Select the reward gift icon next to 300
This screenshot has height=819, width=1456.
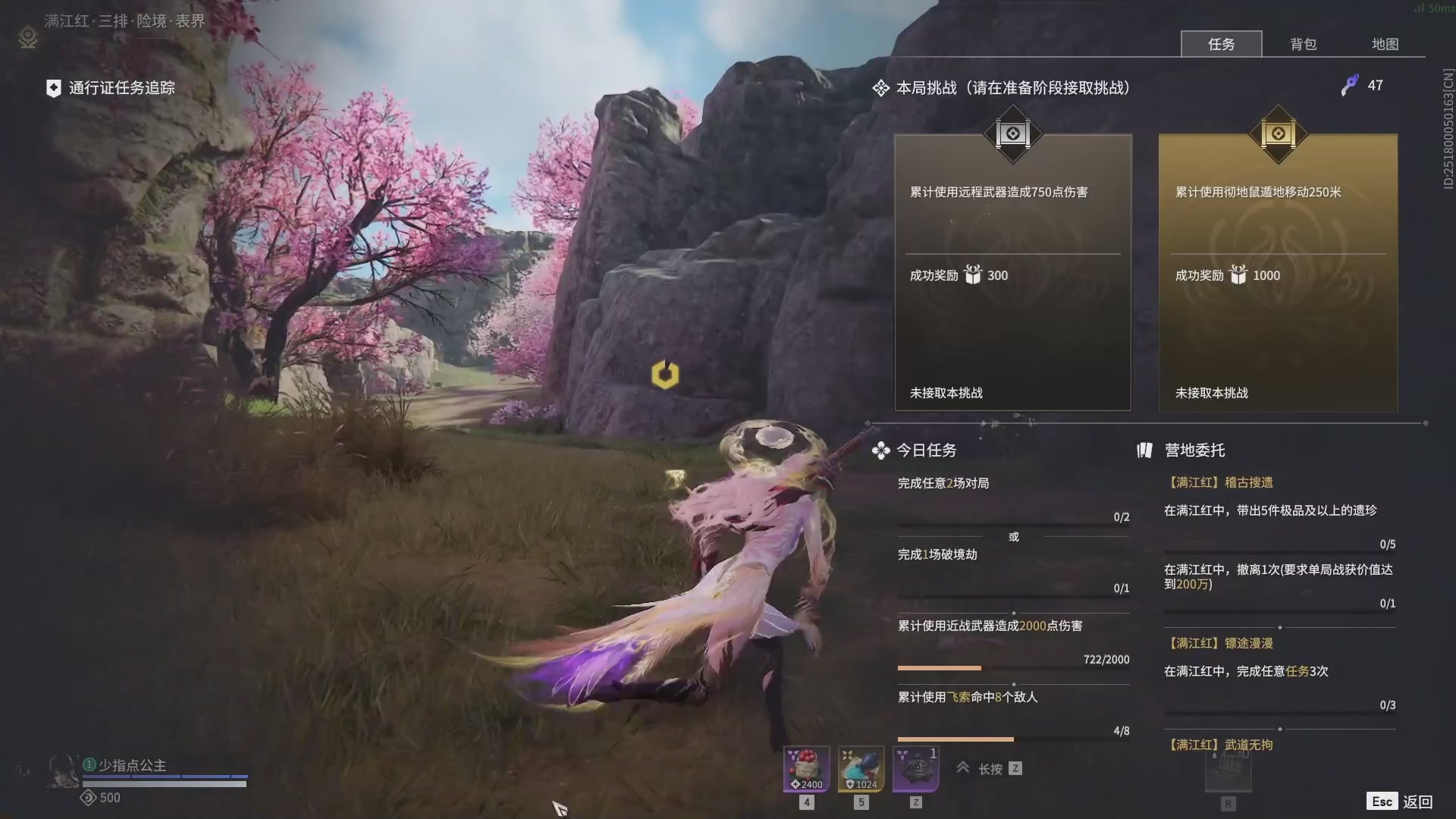point(974,275)
